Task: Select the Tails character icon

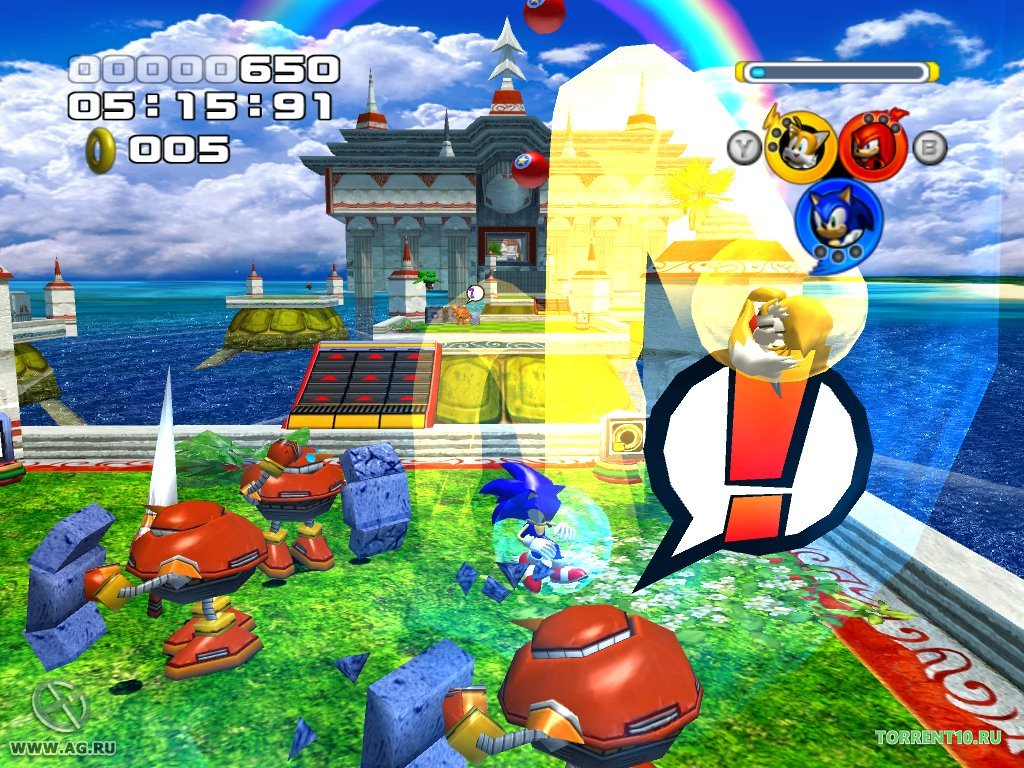Action: pyautogui.click(x=801, y=147)
